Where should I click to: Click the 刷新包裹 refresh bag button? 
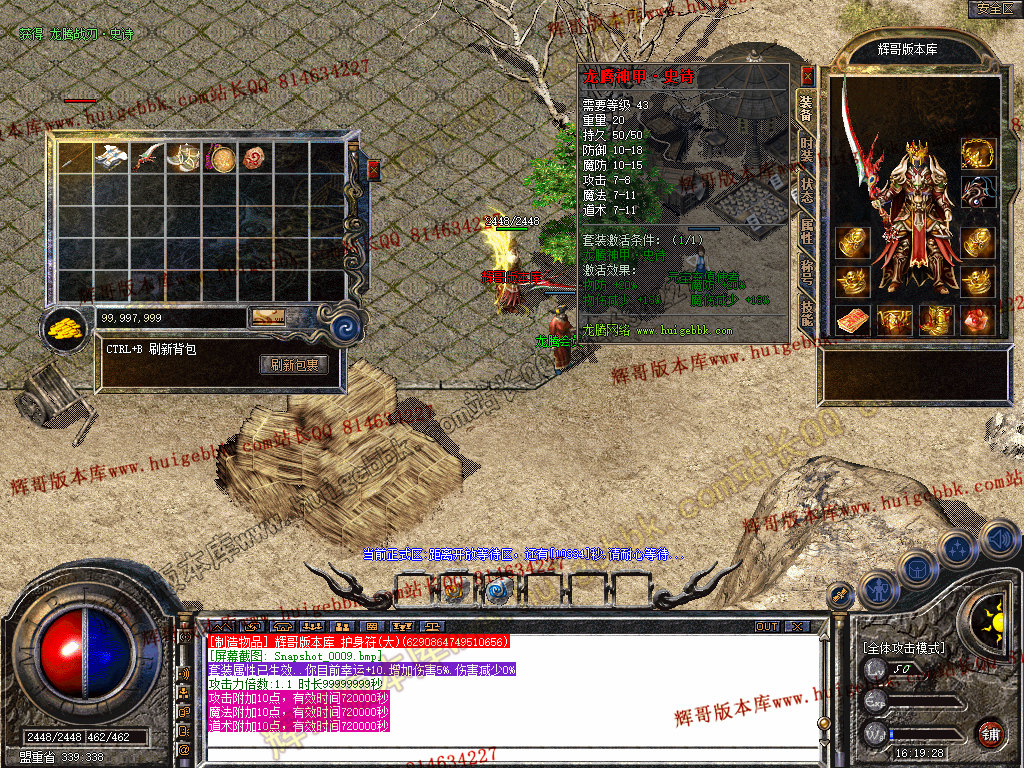(x=294, y=365)
